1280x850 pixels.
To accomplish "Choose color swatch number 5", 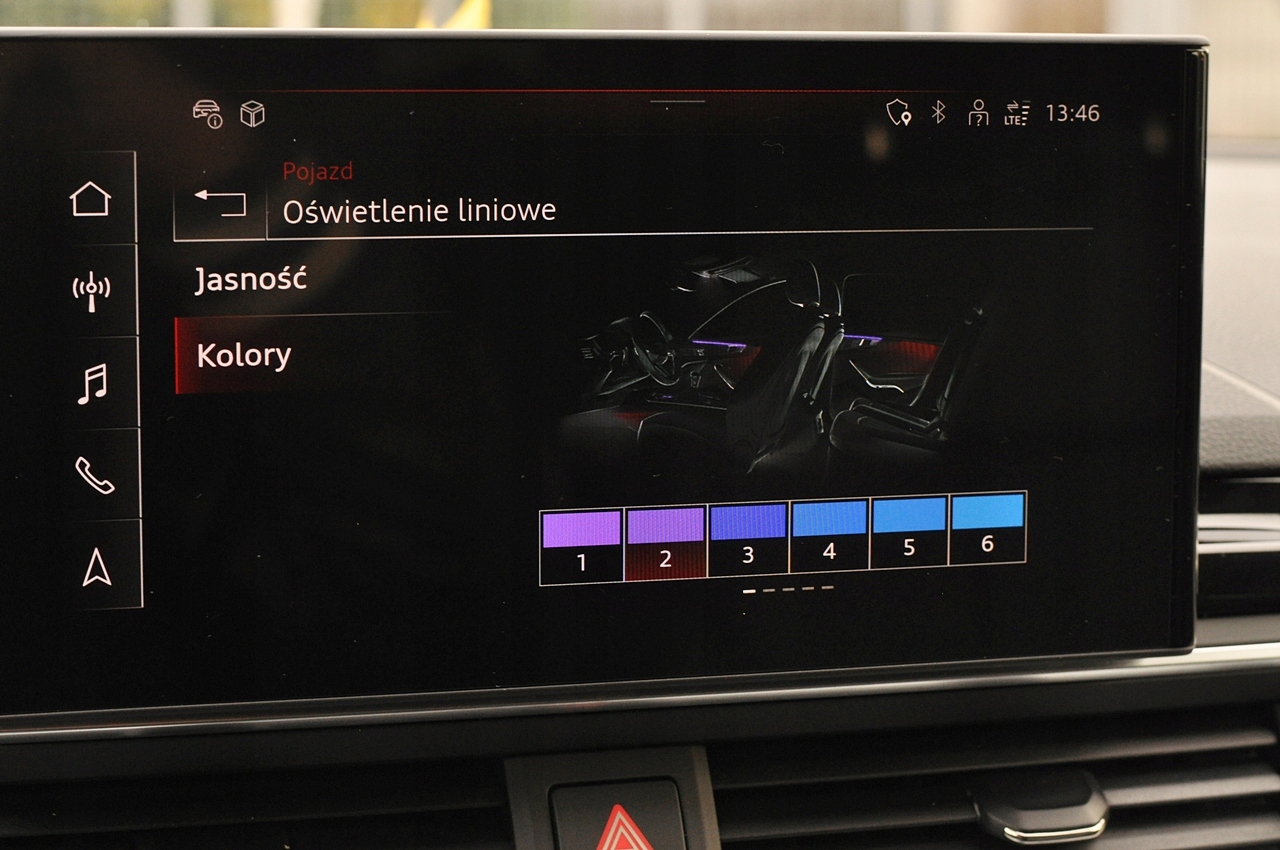I will 909,532.
